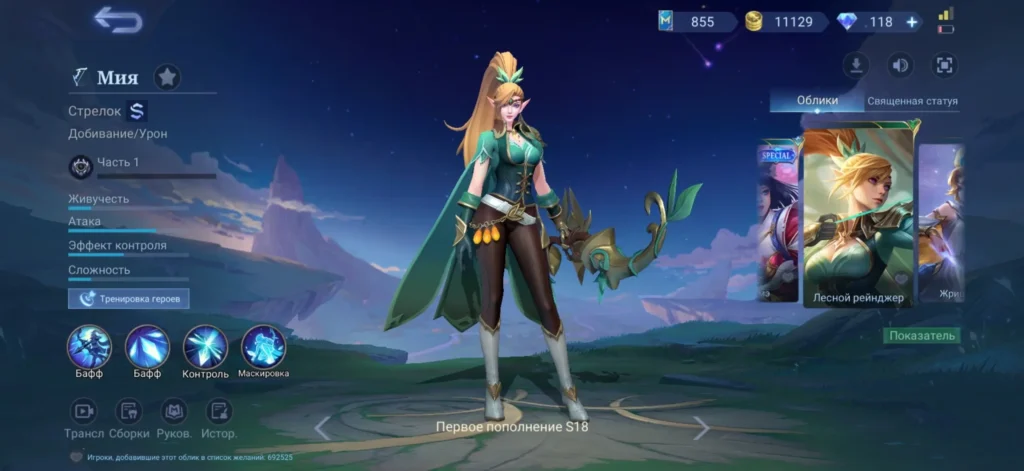Go back using the return arrow
This screenshot has width=1024, height=471.
[118, 19]
